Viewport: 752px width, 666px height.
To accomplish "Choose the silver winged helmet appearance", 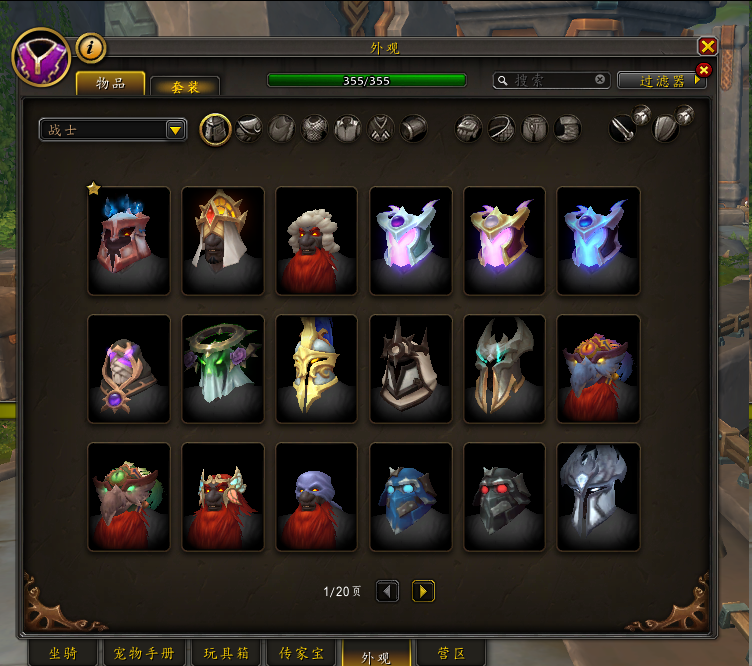I will click(x=598, y=497).
